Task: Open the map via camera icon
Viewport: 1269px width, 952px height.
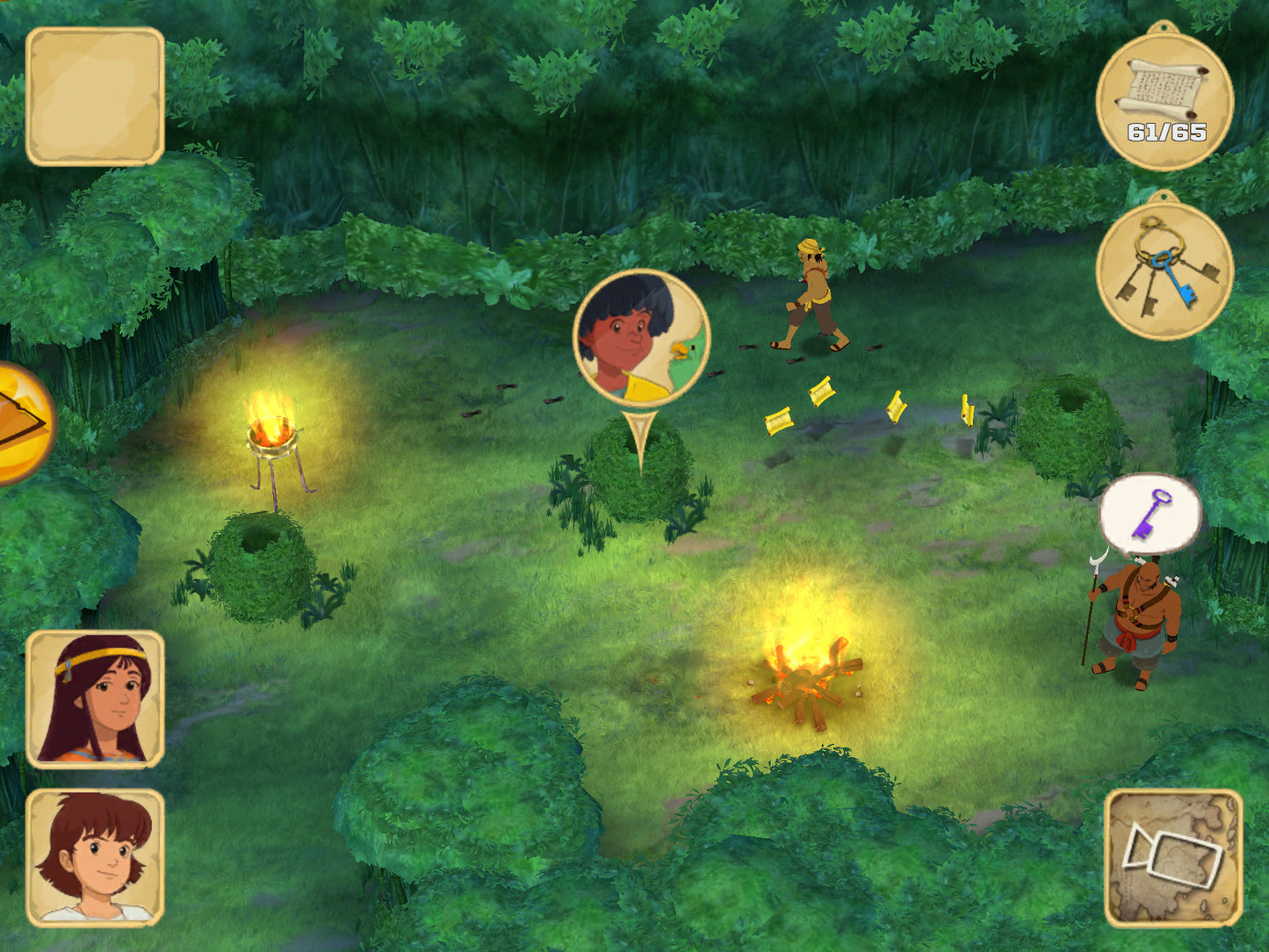Action: [1173, 858]
